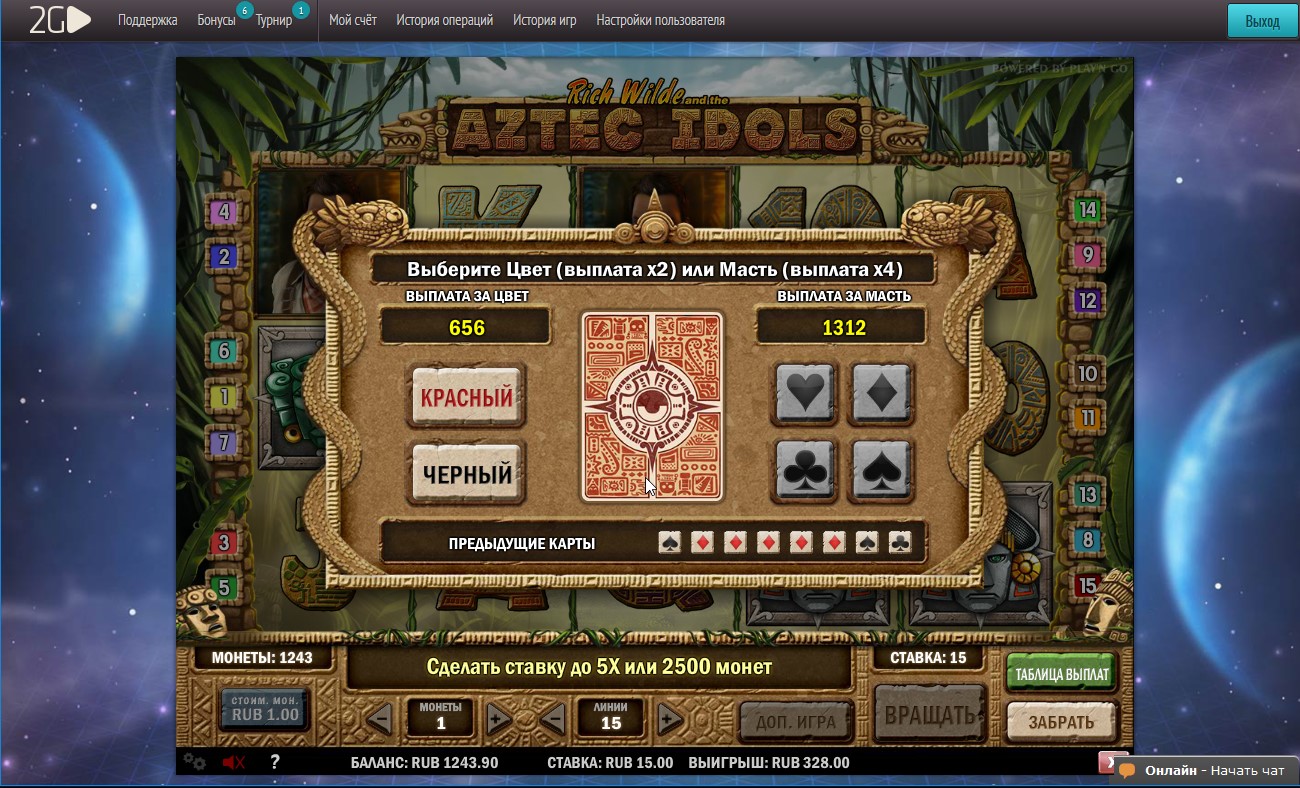Click the СТОИМ. МОН. coin value button

(265, 708)
